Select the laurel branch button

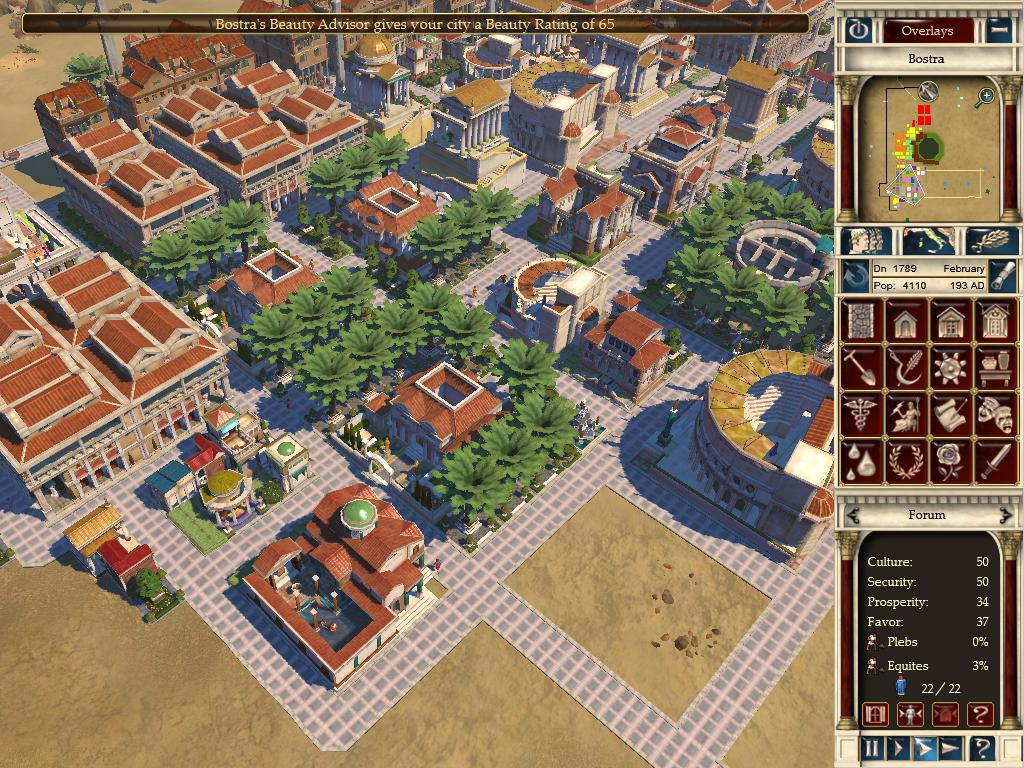pos(995,241)
